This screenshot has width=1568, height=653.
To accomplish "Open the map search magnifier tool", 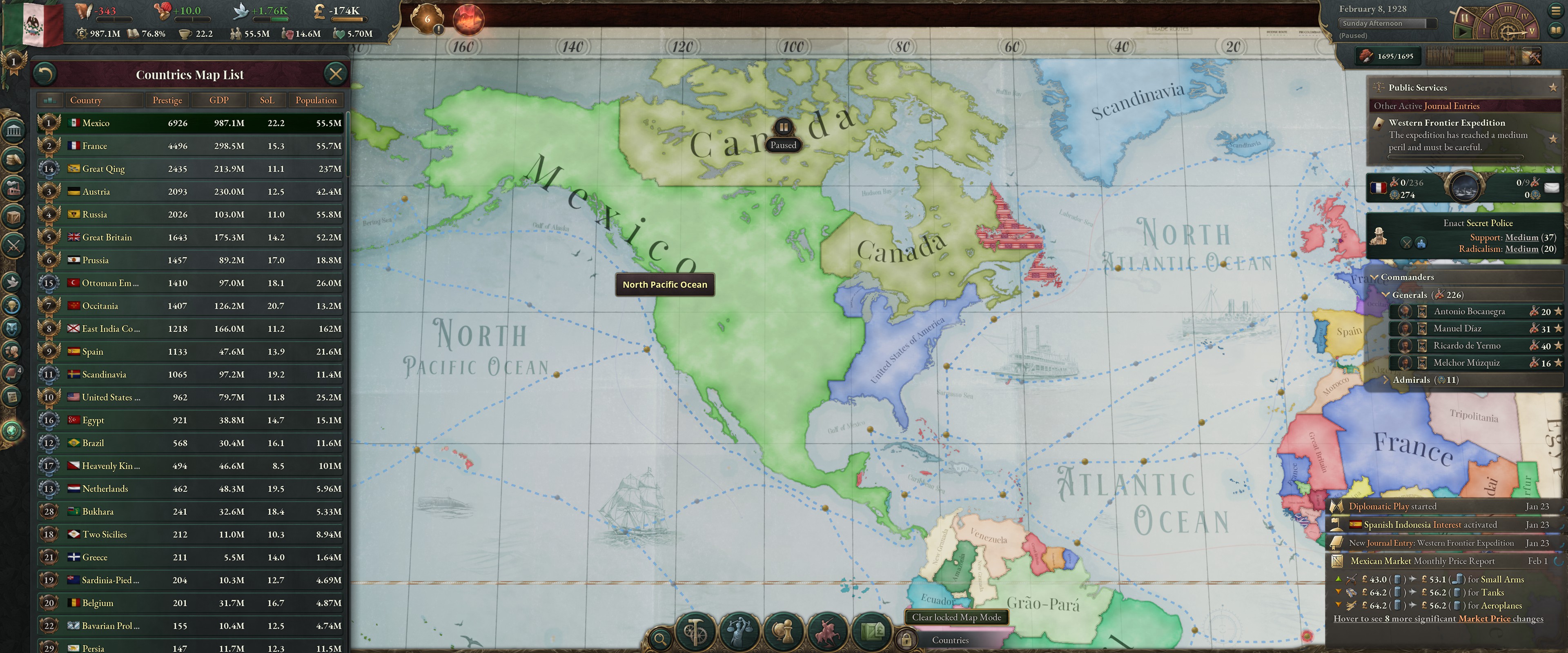I will pos(660,640).
